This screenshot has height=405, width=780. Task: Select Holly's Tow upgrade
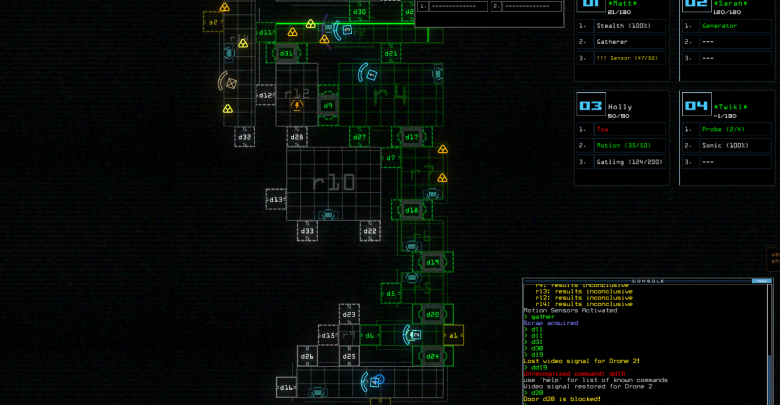(x=620, y=129)
